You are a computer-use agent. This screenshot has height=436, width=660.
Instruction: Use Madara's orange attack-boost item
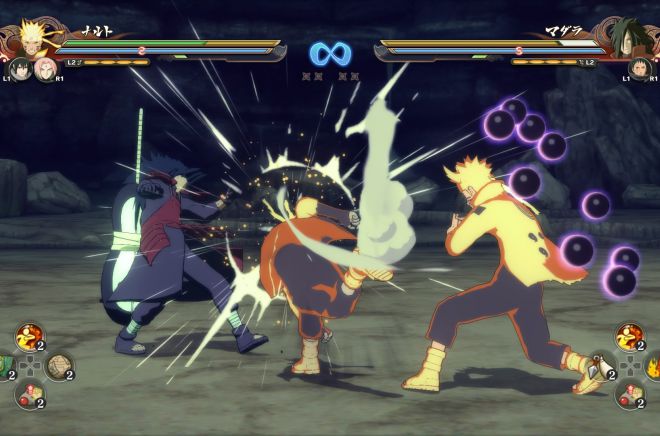click(x=629, y=337)
